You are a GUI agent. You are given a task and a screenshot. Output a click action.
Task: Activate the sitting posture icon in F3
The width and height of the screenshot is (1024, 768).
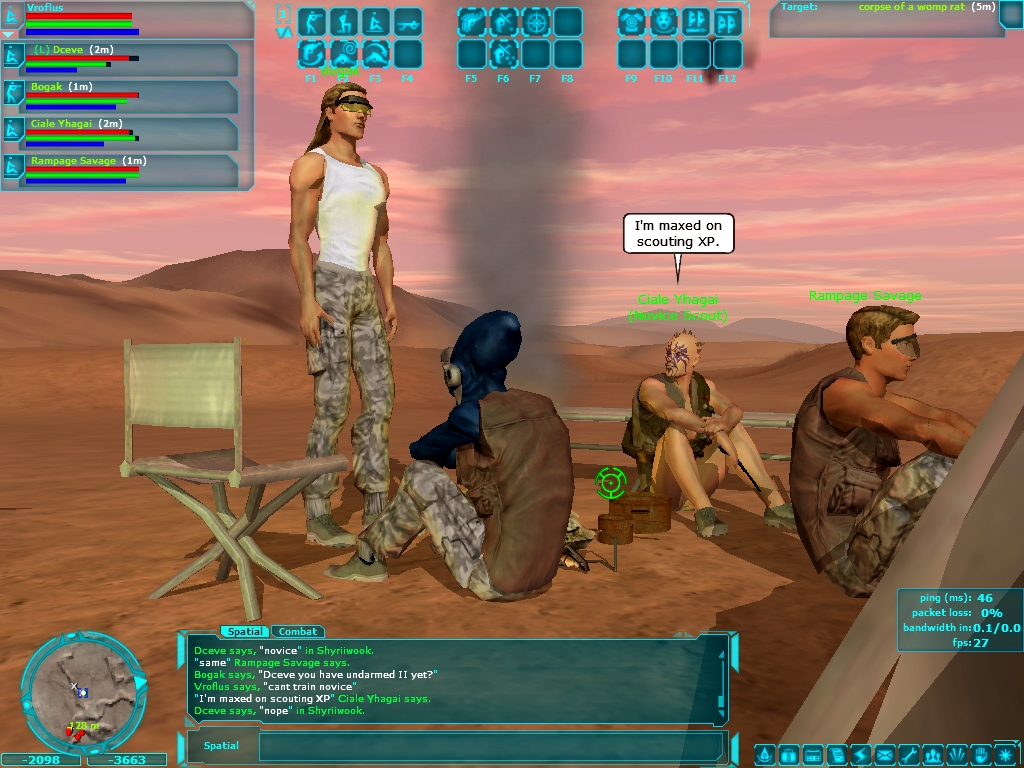[x=375, y=21]
